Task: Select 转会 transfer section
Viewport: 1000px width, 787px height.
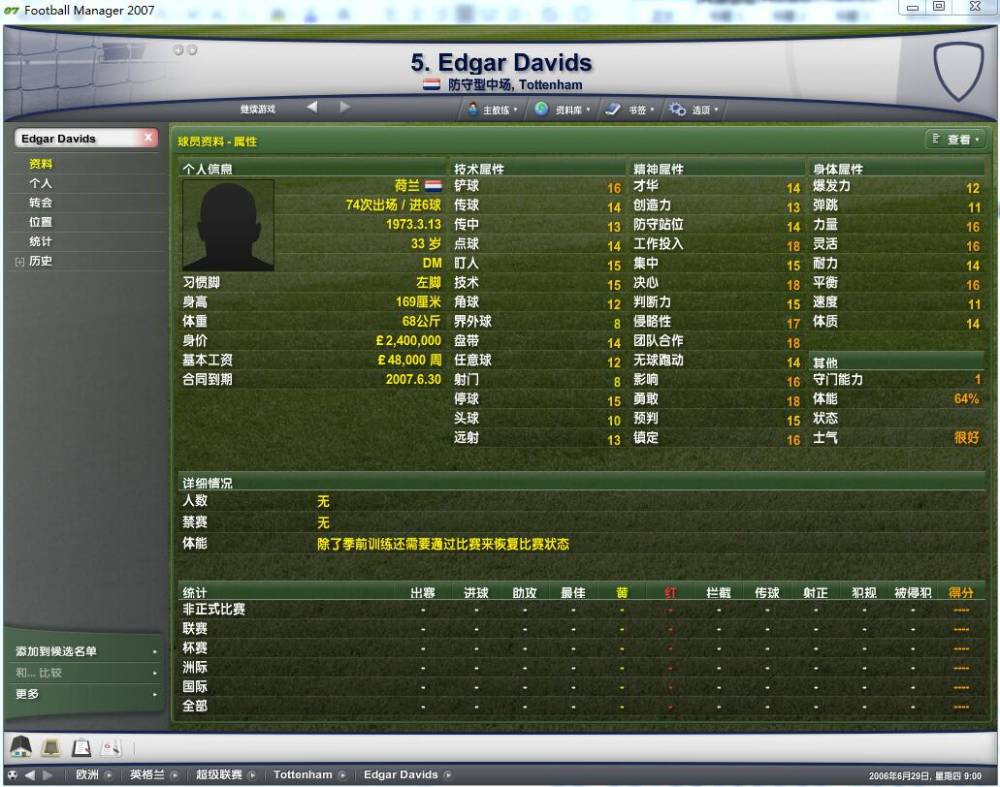Action: coord(41,203)
